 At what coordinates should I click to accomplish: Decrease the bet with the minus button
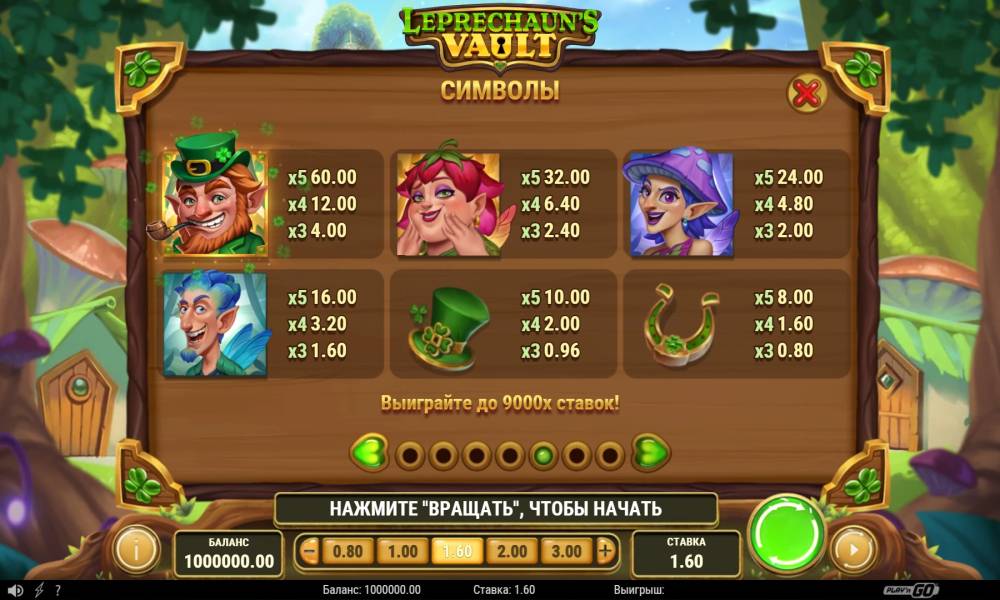(x=310, y=550)
